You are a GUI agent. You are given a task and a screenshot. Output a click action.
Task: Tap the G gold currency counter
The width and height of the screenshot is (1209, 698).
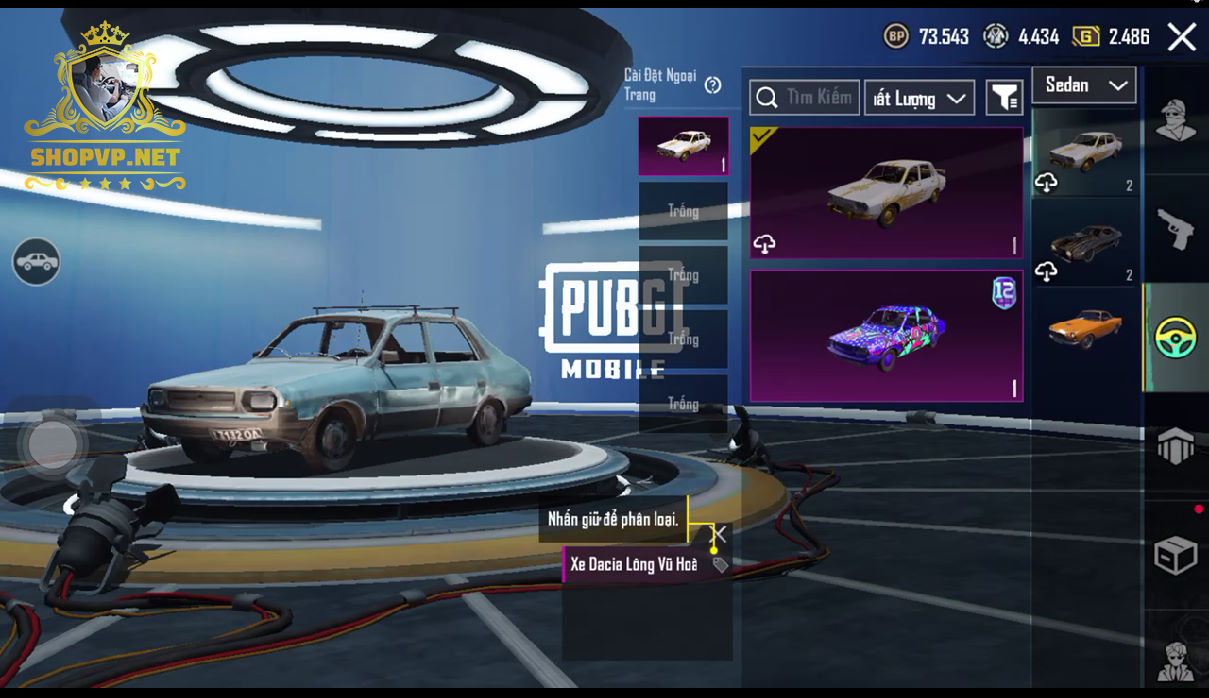pyautogui.click(x=1111, y=37)
